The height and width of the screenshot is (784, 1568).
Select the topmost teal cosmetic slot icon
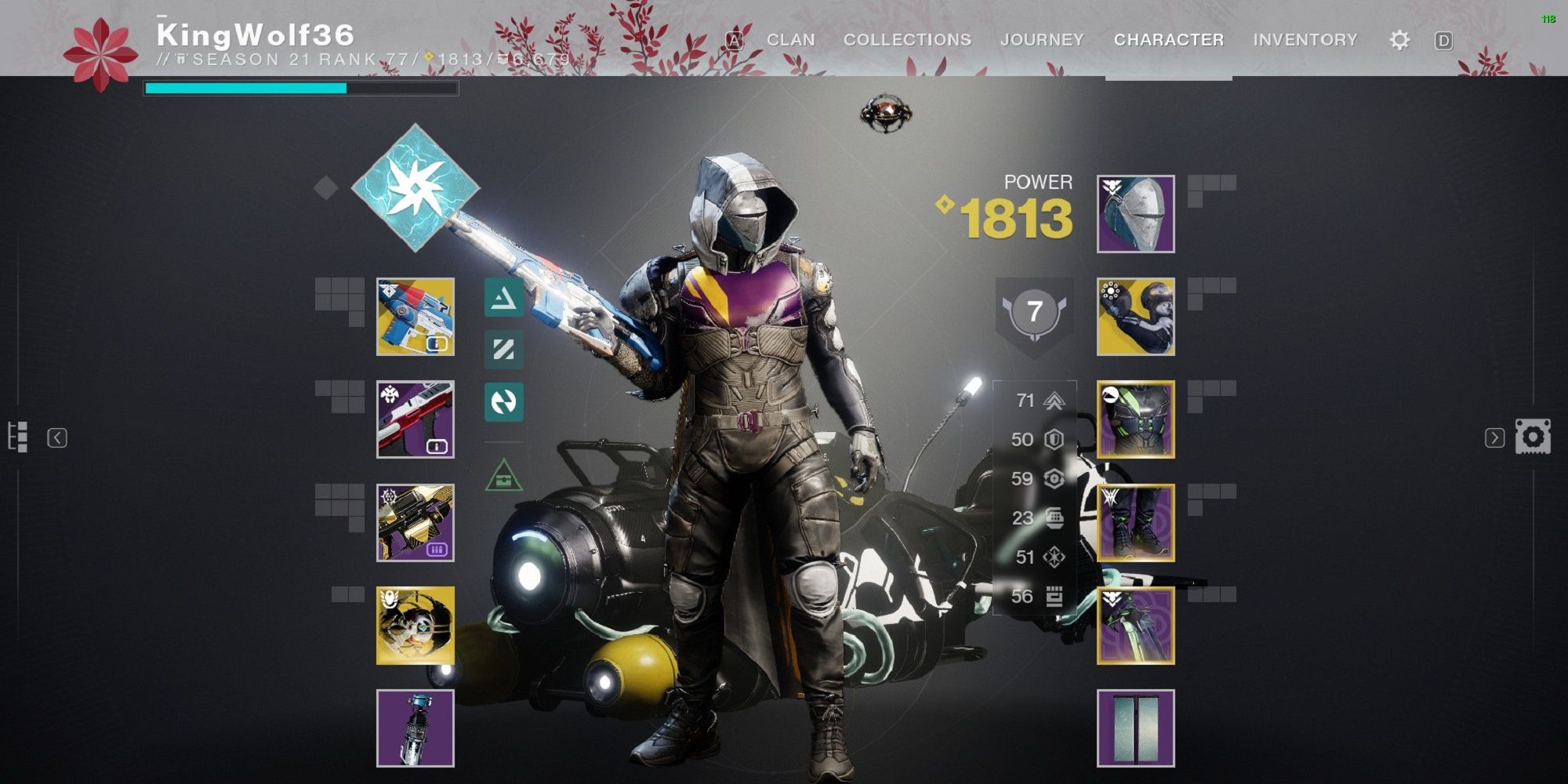[506, 299]
